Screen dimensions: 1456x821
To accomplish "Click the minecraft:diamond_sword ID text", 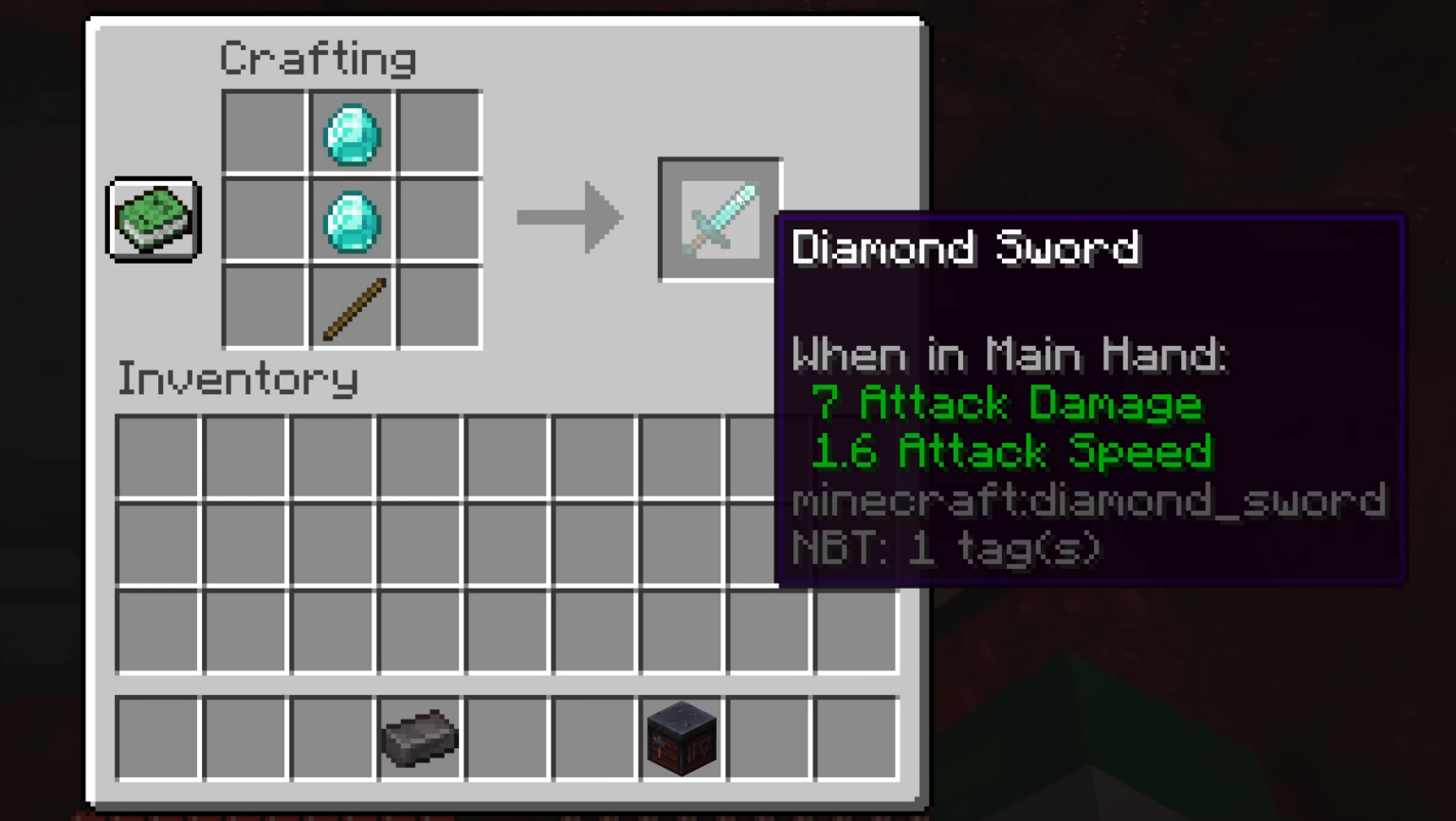I will point(1088,501).
